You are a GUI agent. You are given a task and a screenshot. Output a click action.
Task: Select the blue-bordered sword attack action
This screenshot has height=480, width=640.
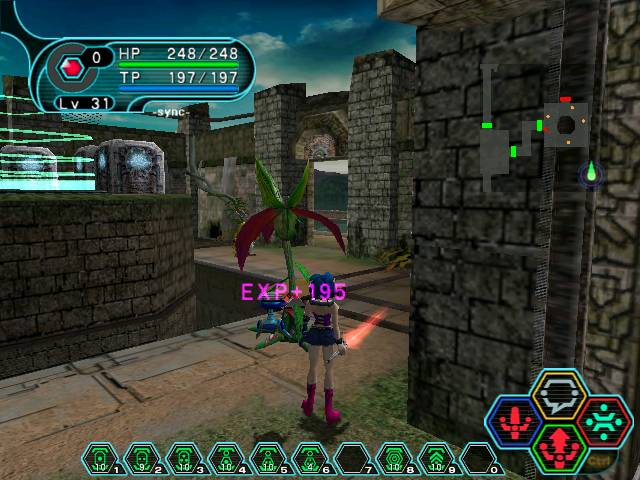(516, 422)
